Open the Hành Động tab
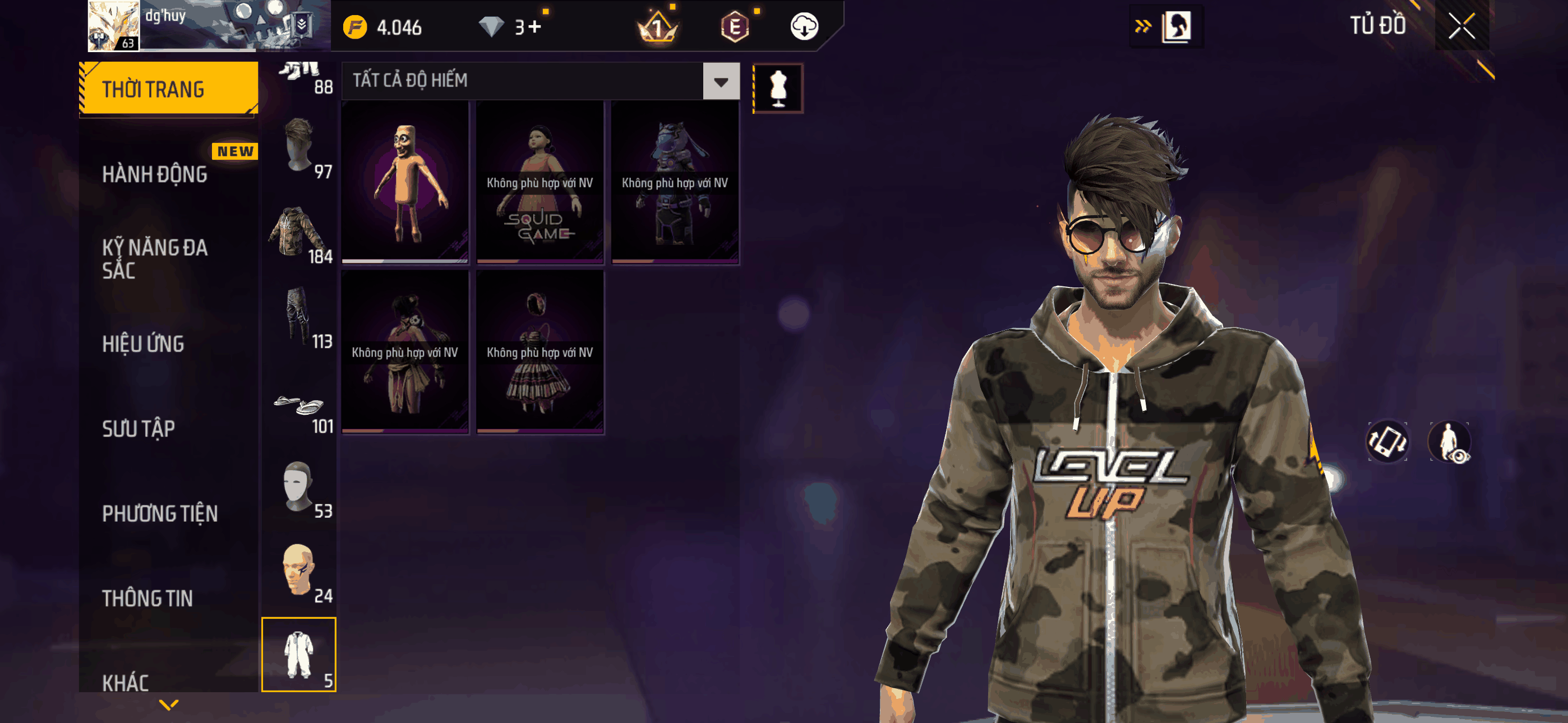 pyautogui.click(x=155, y=174)
